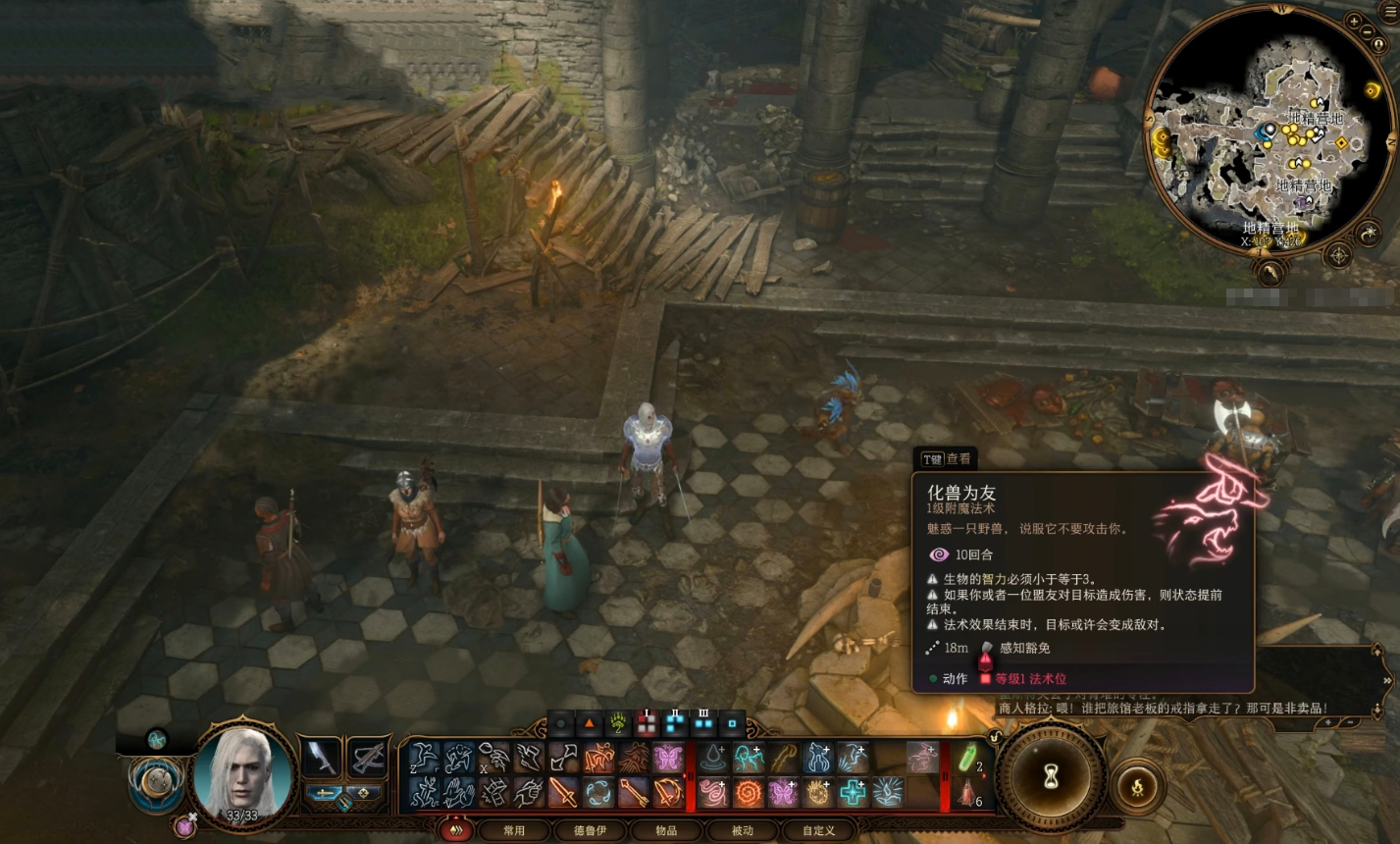Viewport: 1400px width, 844px height.
Task: Zoom in the minimap with plus button
Action: coord(1354,21)
